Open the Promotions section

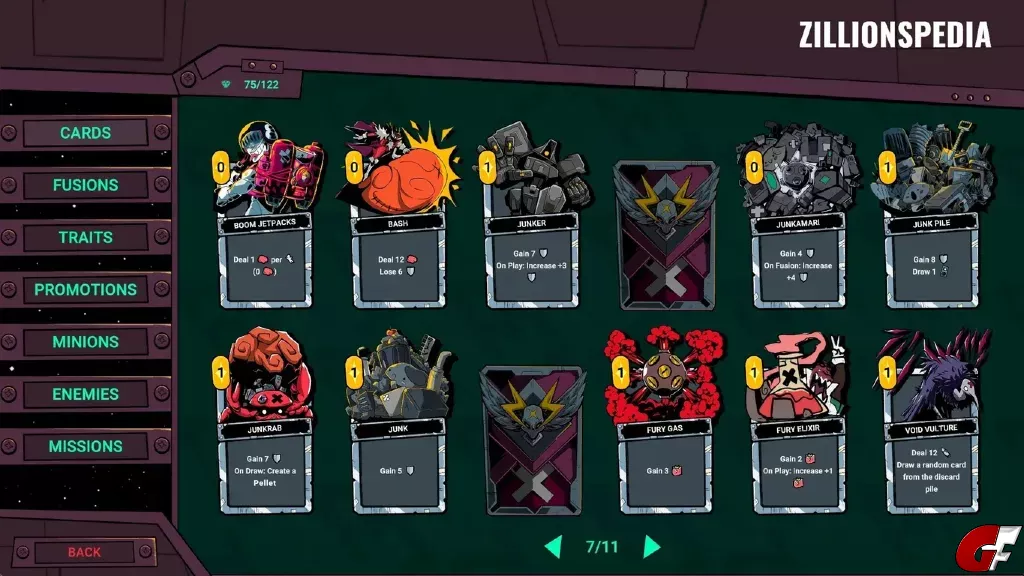85,290
